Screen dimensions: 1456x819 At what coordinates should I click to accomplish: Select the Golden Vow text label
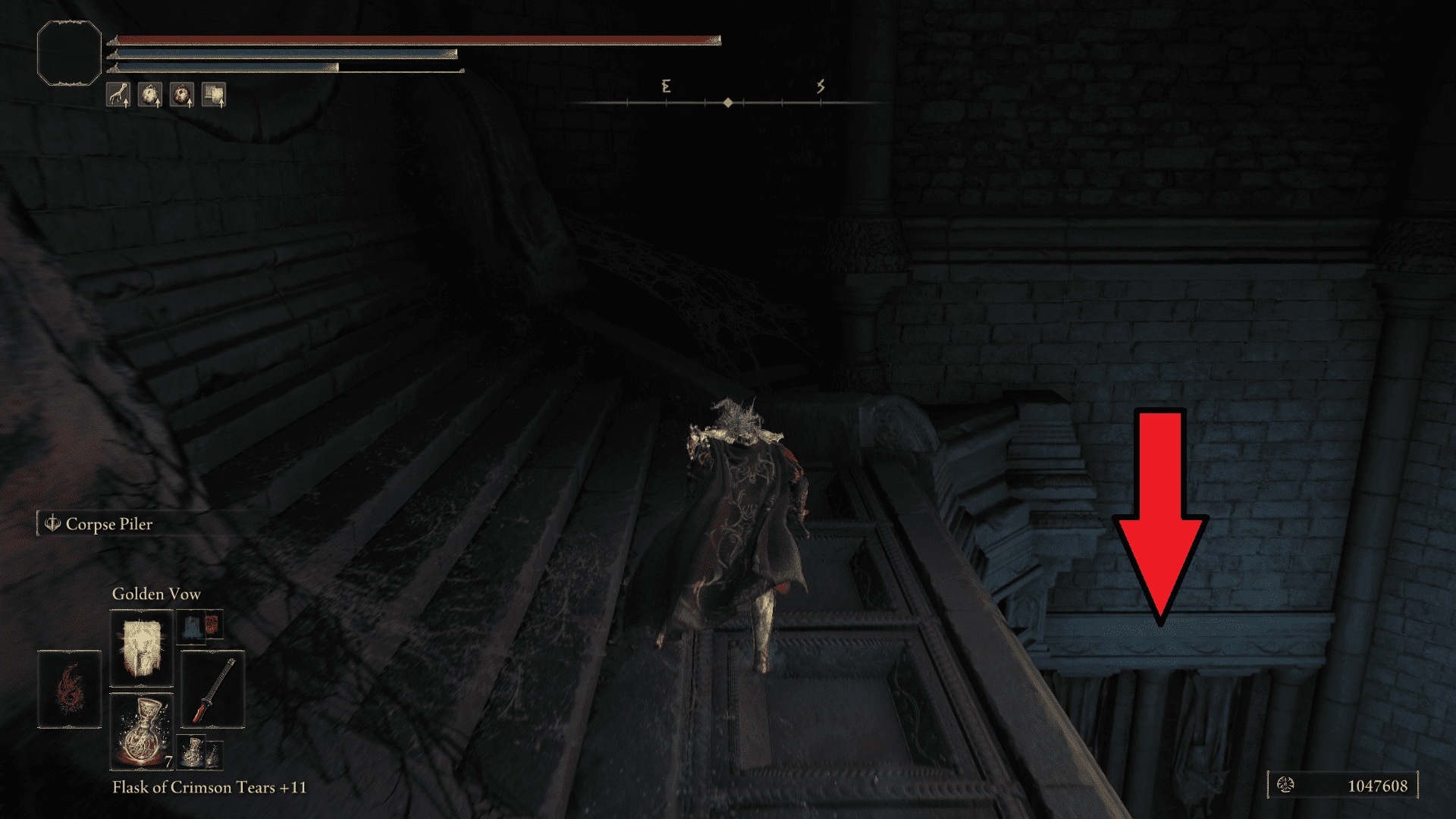156,594
